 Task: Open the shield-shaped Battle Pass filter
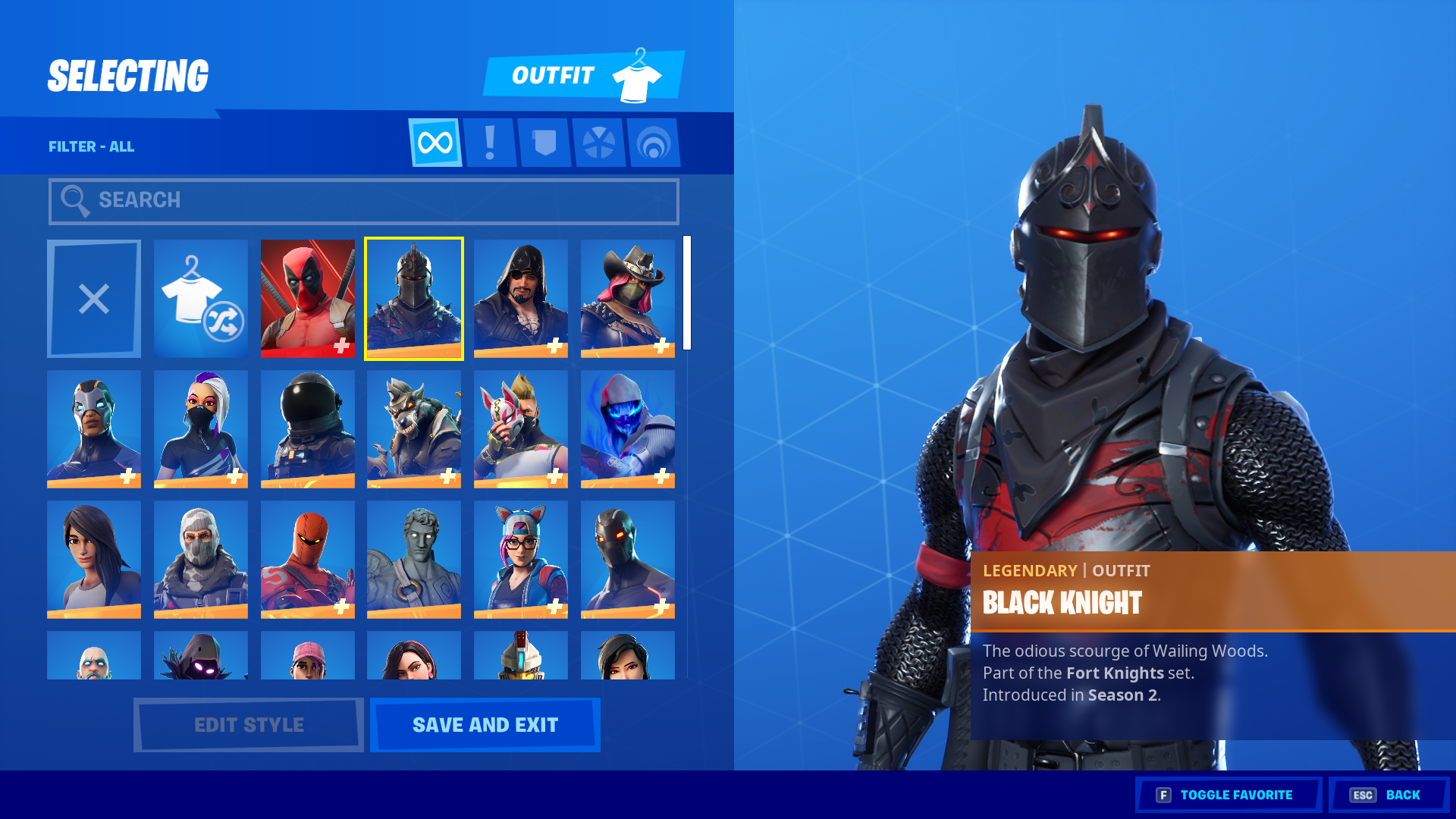[544, 143]
